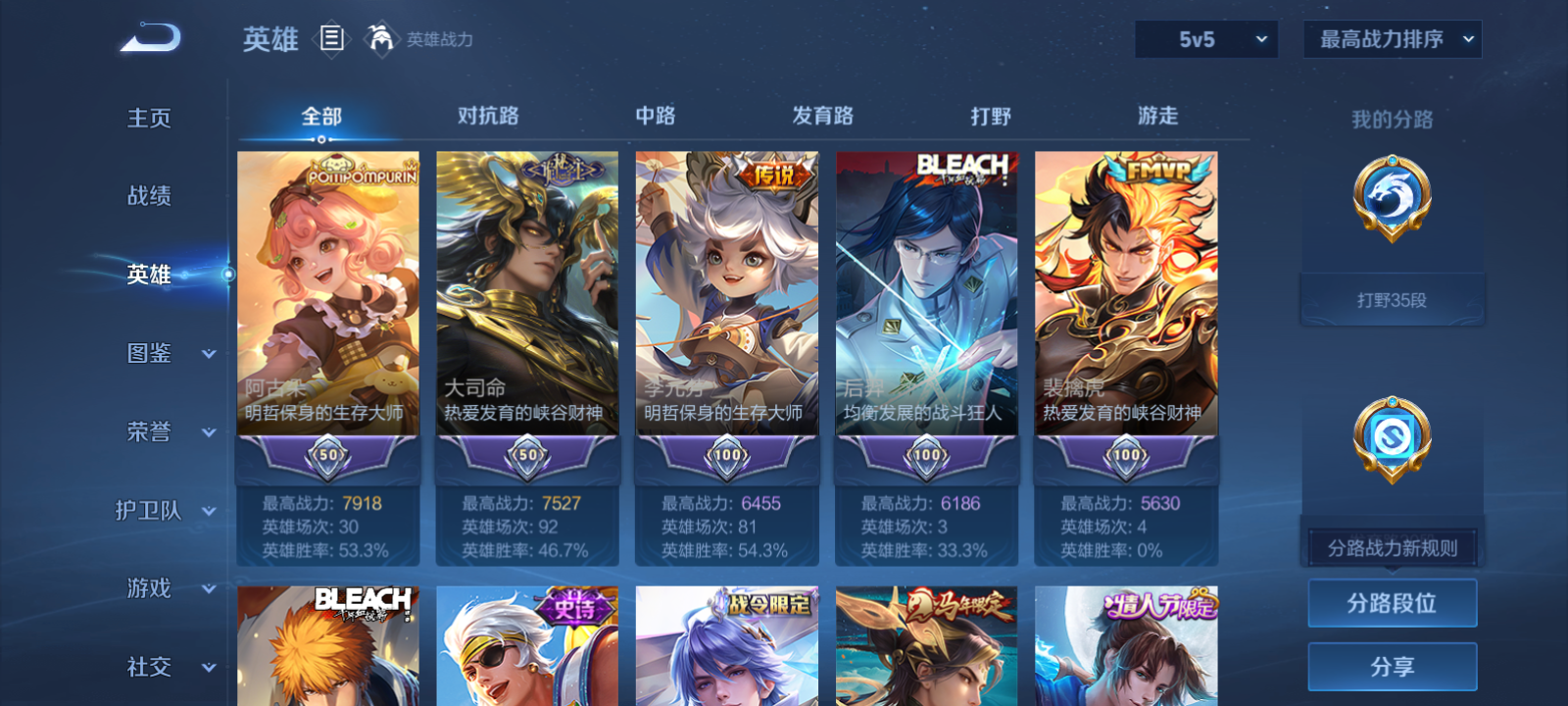This screenshot has height=706, width=1568.
Task: Click the 分享 share button
Action: pyautogui.click(x=1392, y=665)
